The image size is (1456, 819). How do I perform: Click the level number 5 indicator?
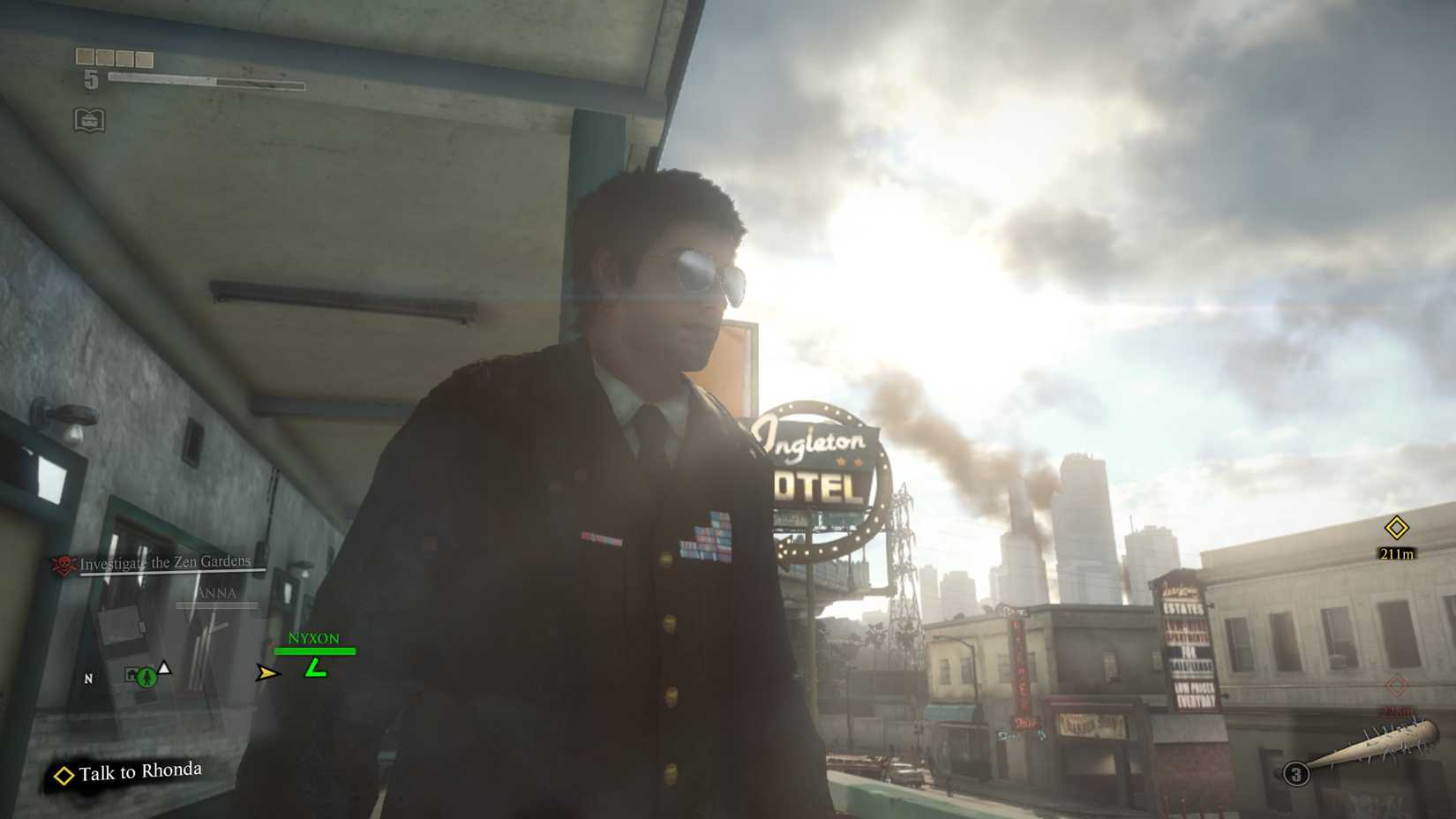pos(92,81)
